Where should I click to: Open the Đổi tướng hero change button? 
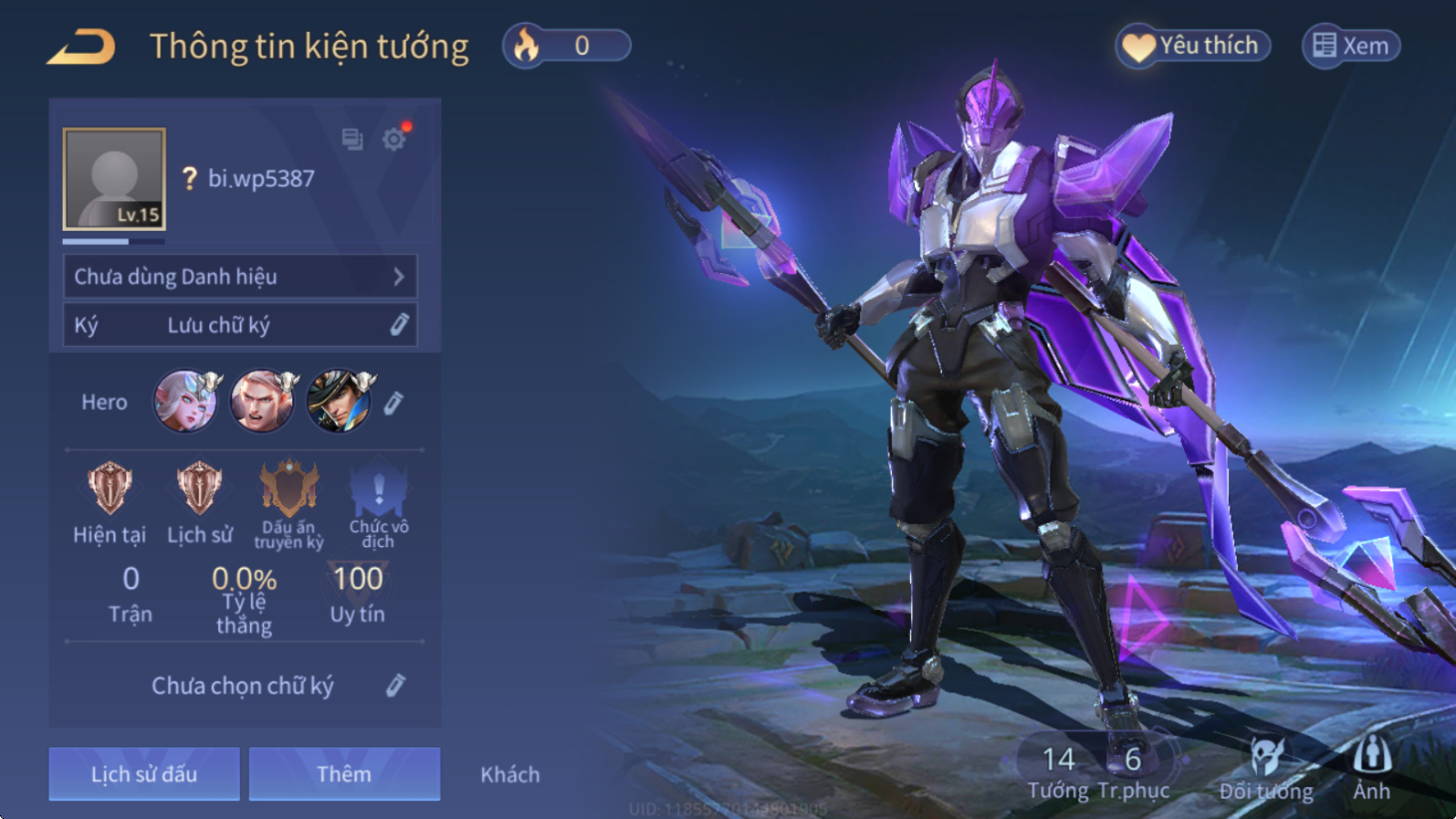coord(1266,769)
